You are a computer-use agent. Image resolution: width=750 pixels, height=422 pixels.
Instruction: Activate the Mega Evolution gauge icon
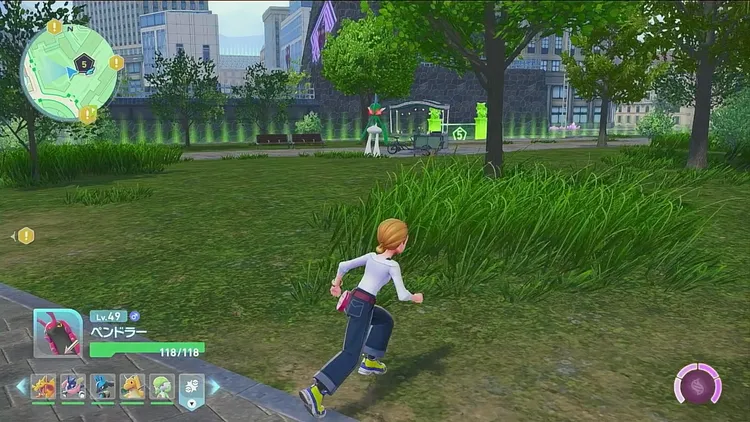pos(698,384)
